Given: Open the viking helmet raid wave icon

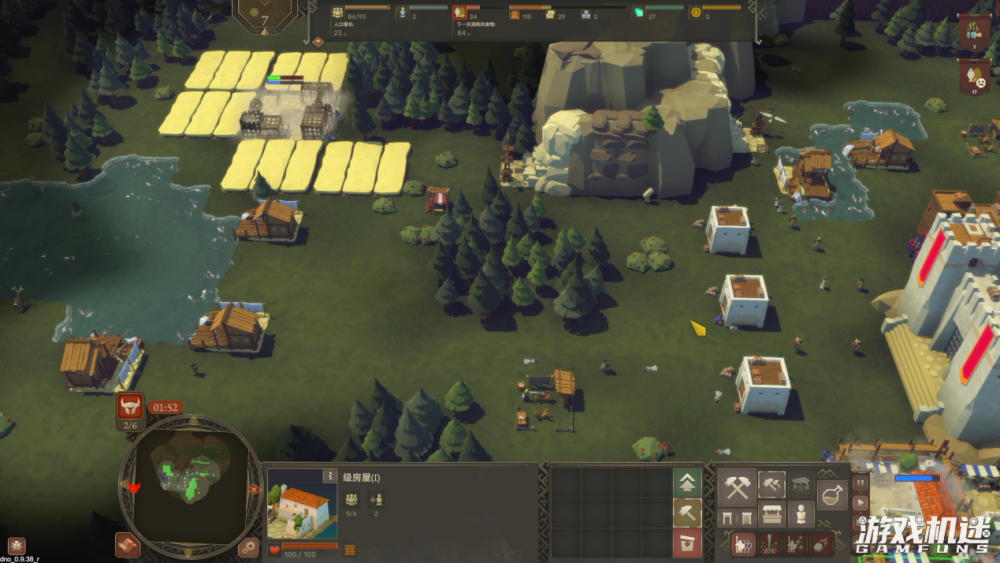Looking at the screenshot, I should (130, 406).
